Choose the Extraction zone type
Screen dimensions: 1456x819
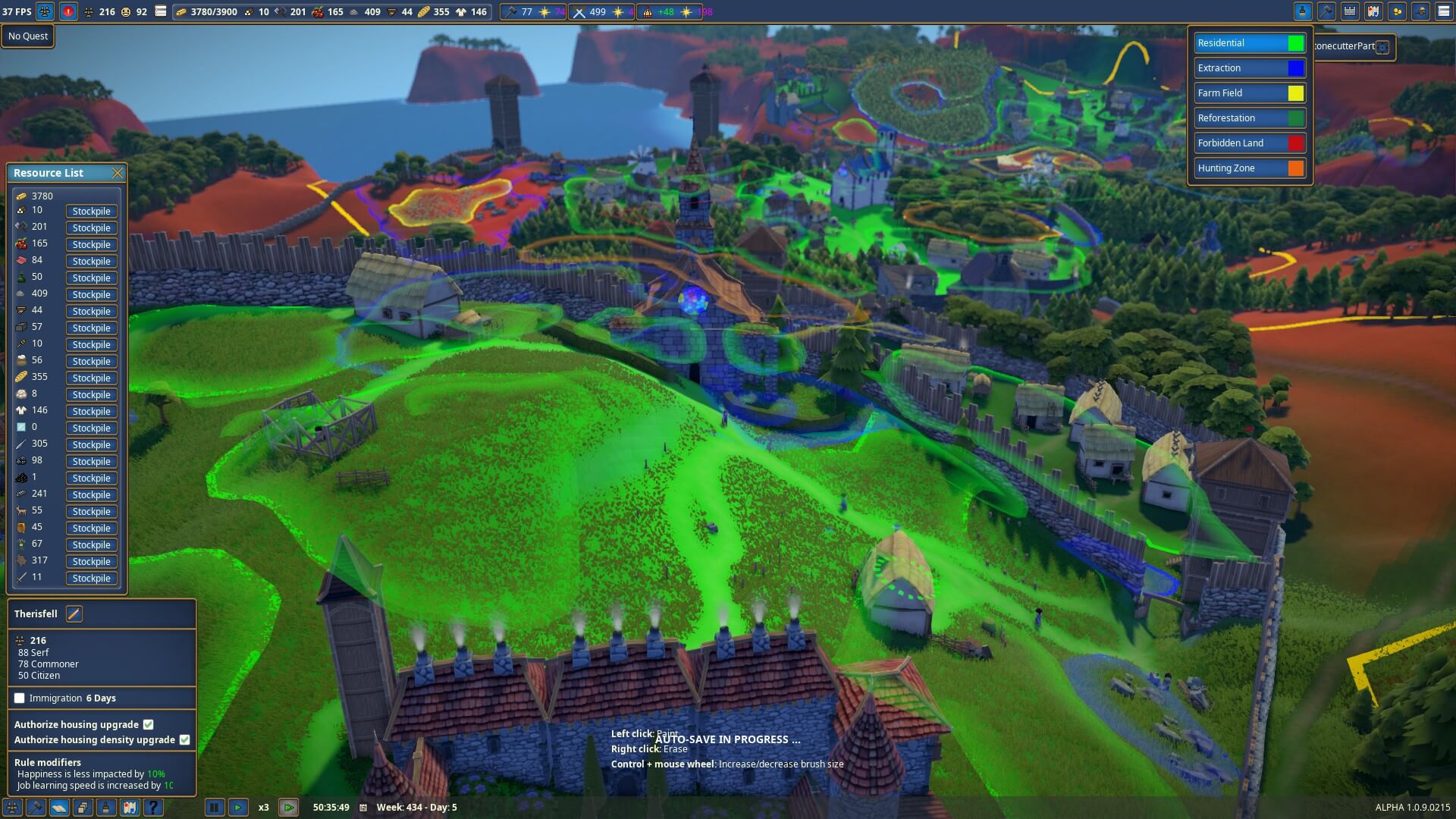(x=1250, y=68)
